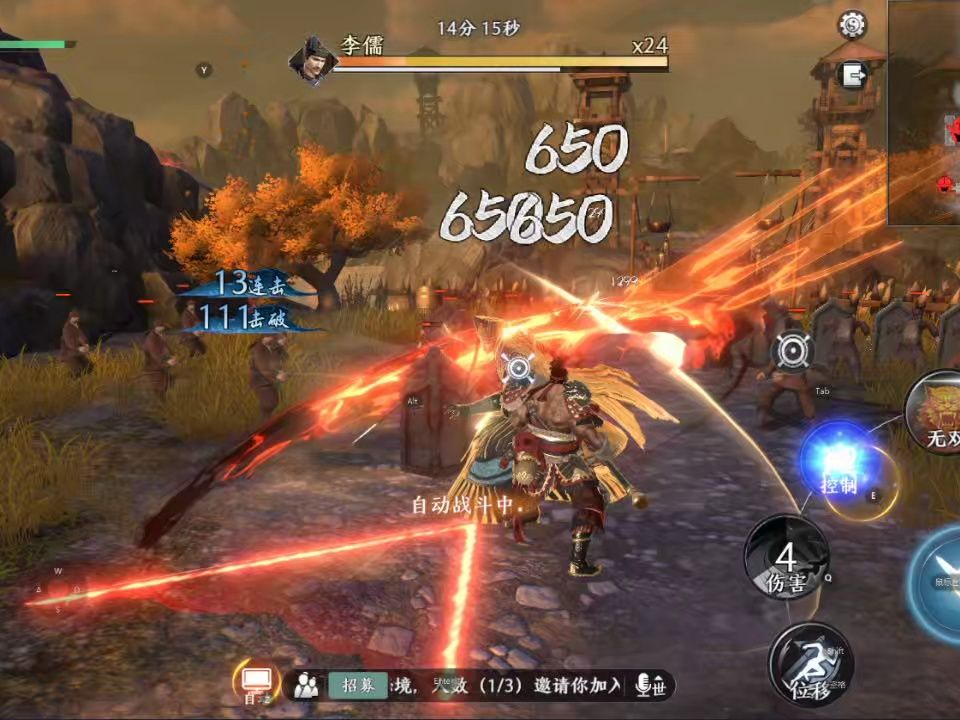Toggle the 自动 auto-battle monitor icon

(255, 682)
